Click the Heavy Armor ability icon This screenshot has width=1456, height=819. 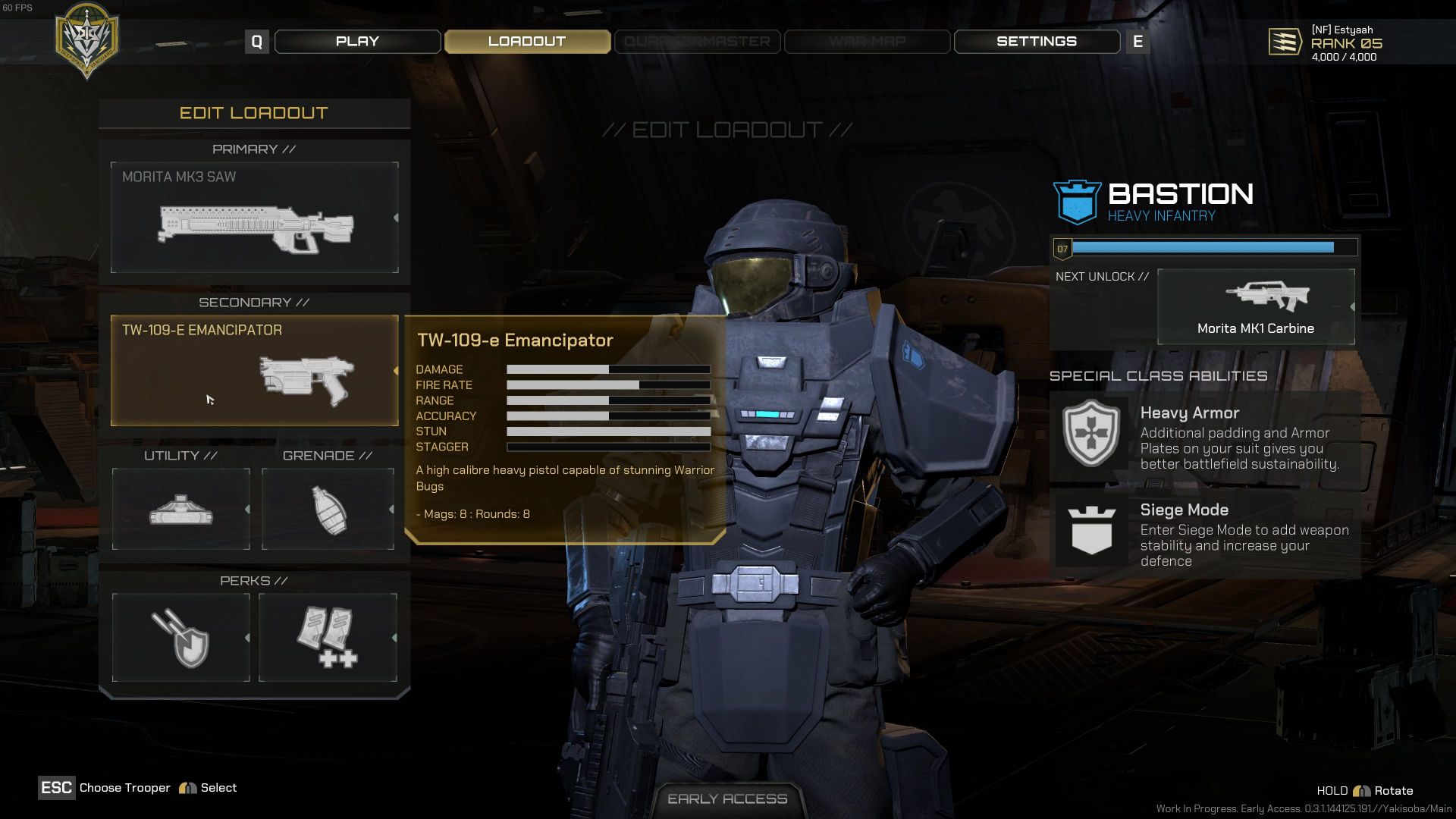tap(1090, 433)
